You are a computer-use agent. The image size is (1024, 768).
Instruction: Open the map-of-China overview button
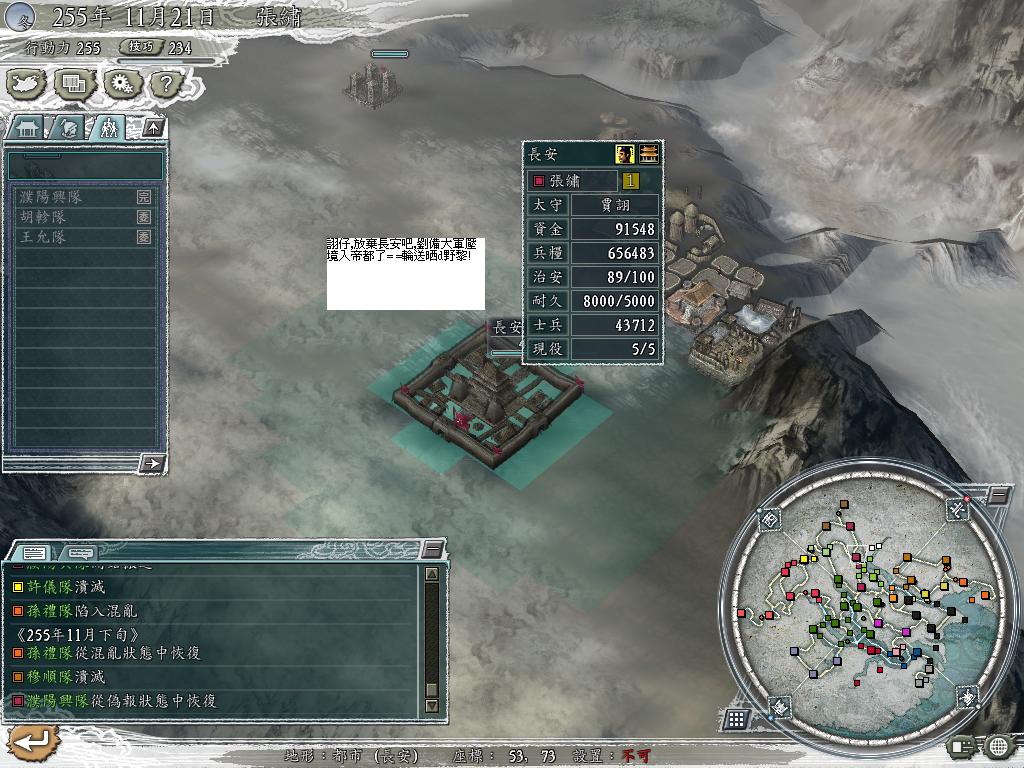[x=26, y=85]
